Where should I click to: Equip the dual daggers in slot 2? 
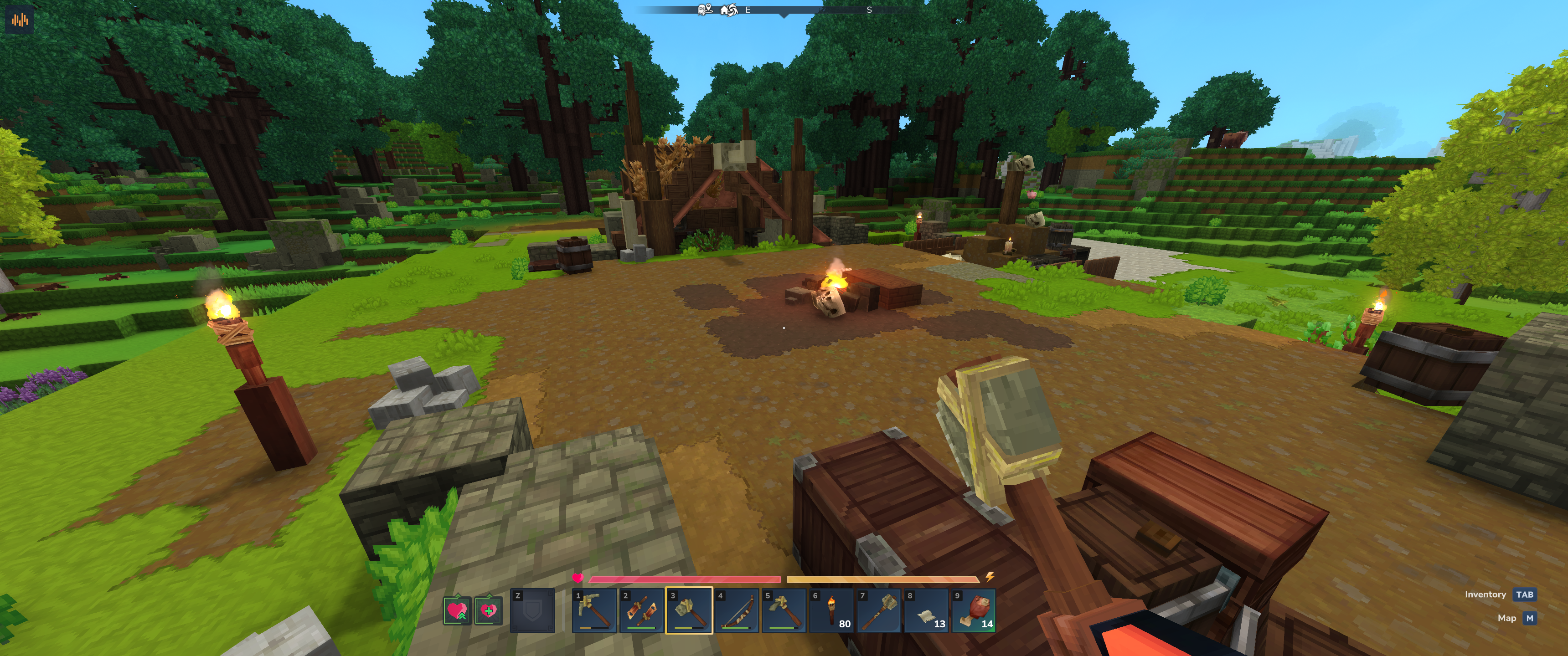(x=642, y=611)
